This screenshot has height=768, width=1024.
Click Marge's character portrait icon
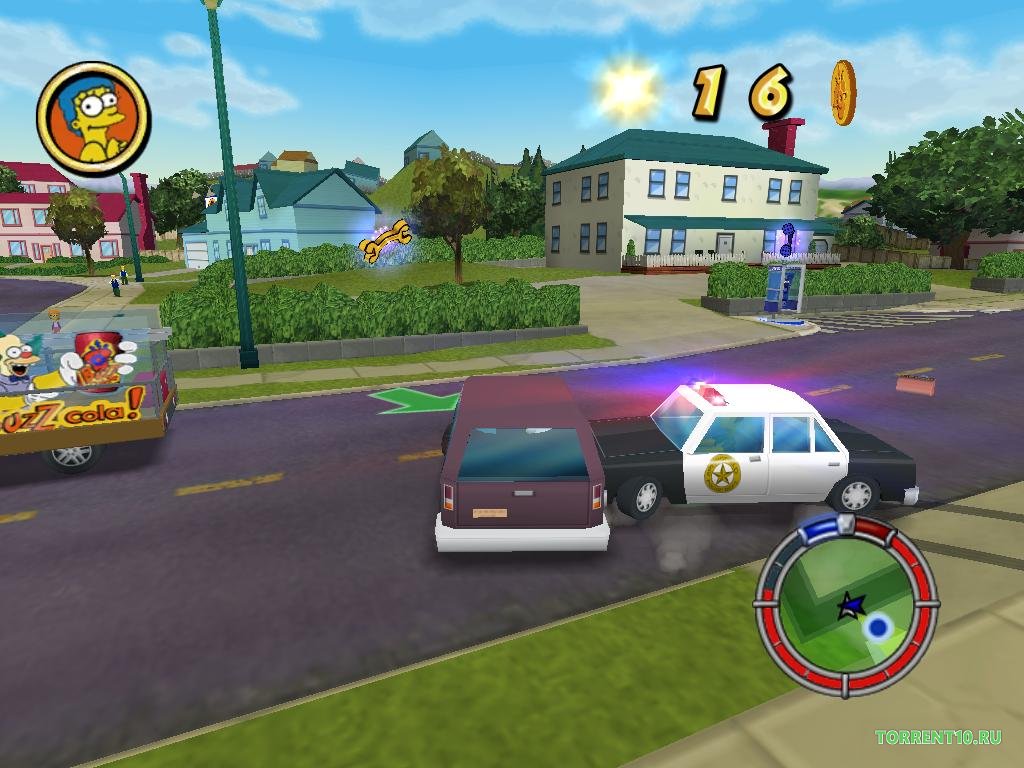click(93, 118)
